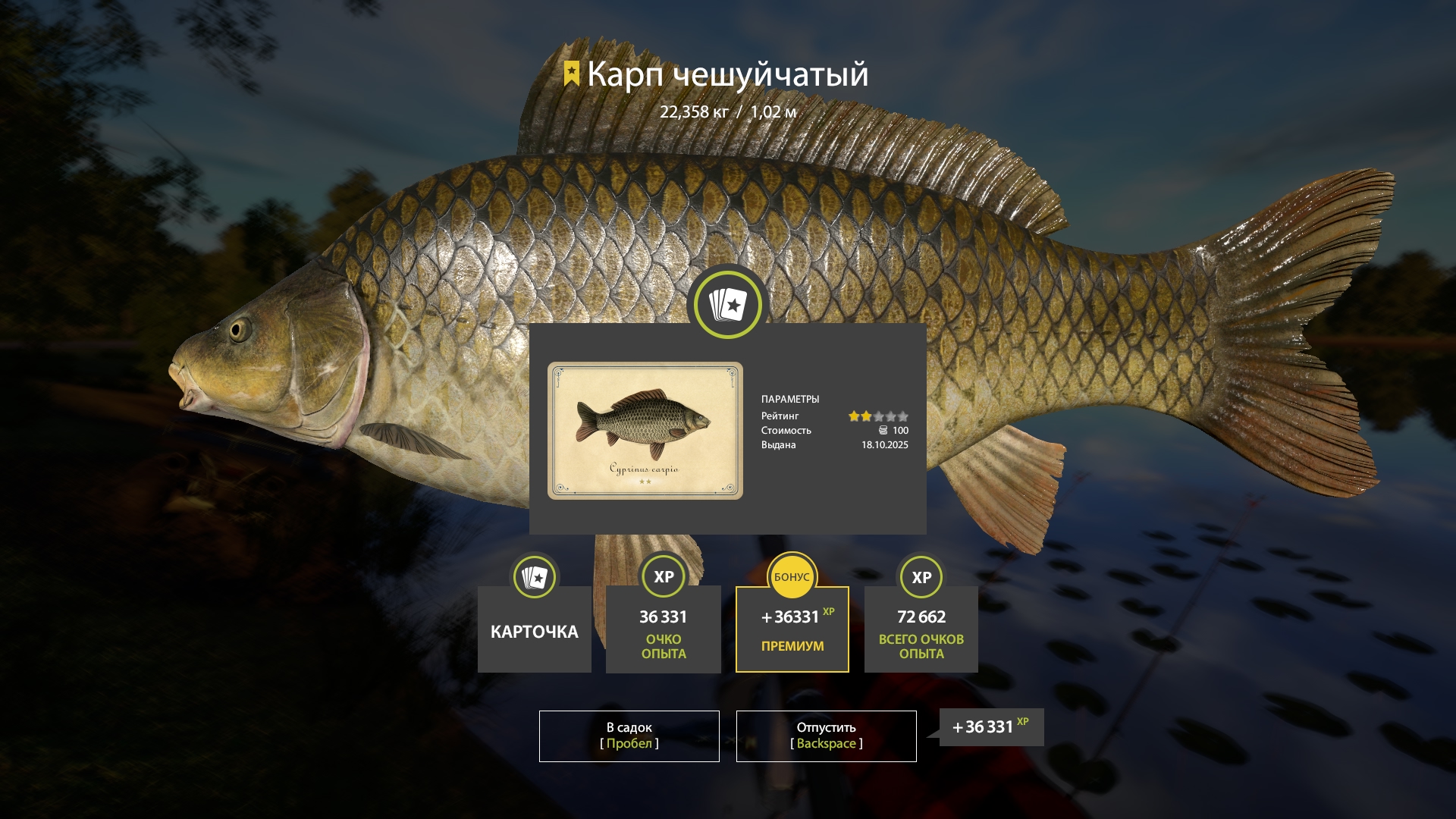The image size is (1456, 819).
Task: Select the Карточка reward tile
Action: coord(535,629)
